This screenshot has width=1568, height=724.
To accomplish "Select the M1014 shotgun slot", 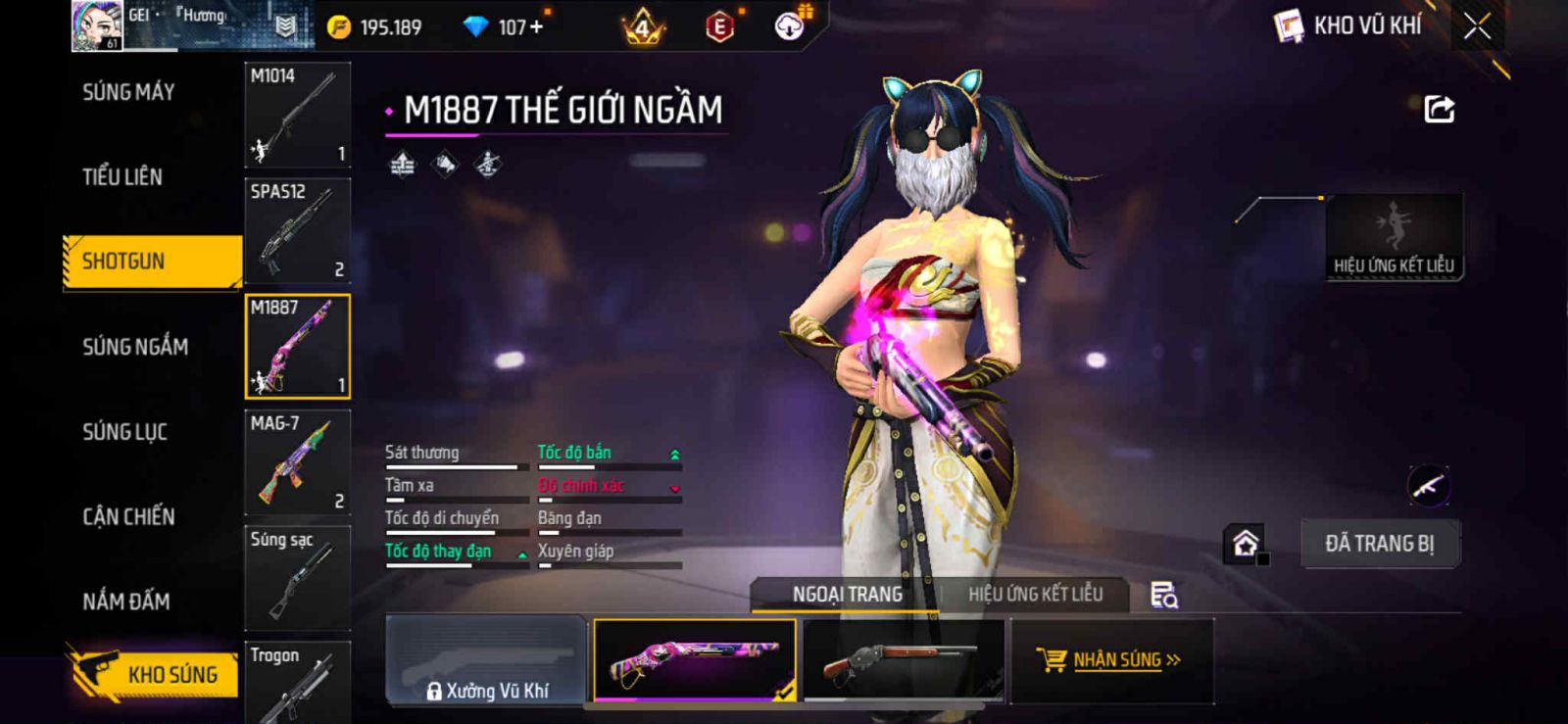I will (297, 116).
